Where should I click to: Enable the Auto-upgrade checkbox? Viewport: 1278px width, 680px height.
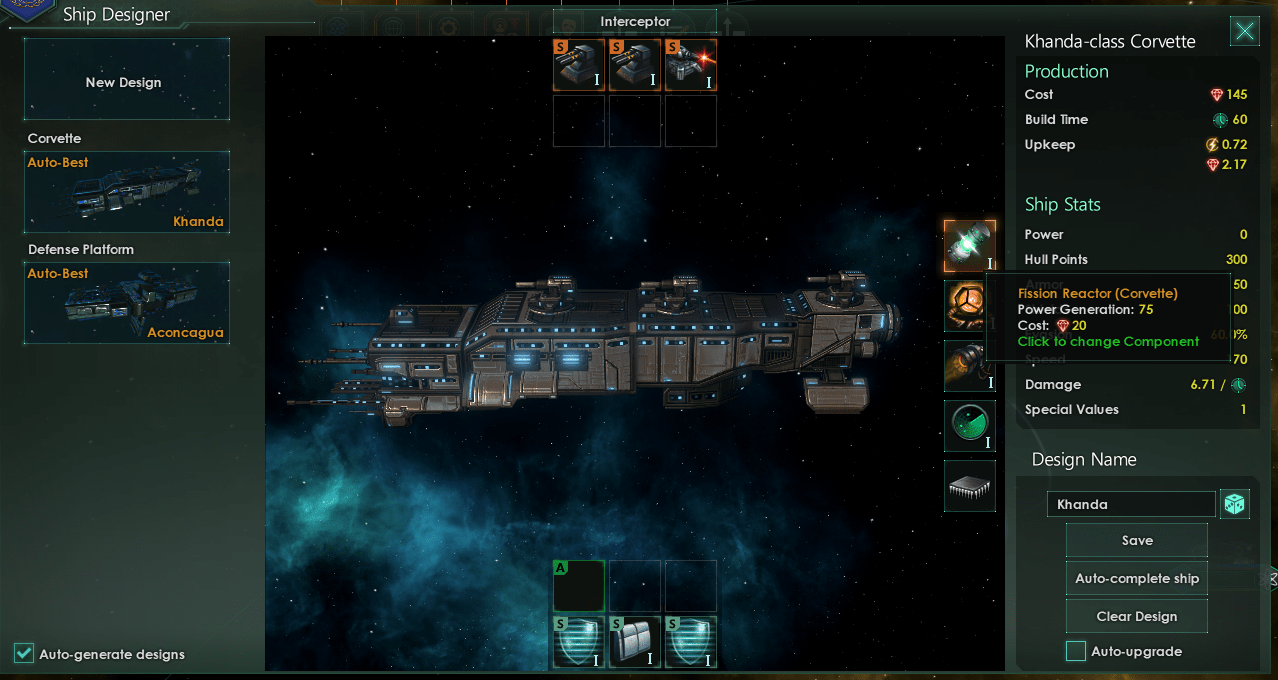point(1076,652)
